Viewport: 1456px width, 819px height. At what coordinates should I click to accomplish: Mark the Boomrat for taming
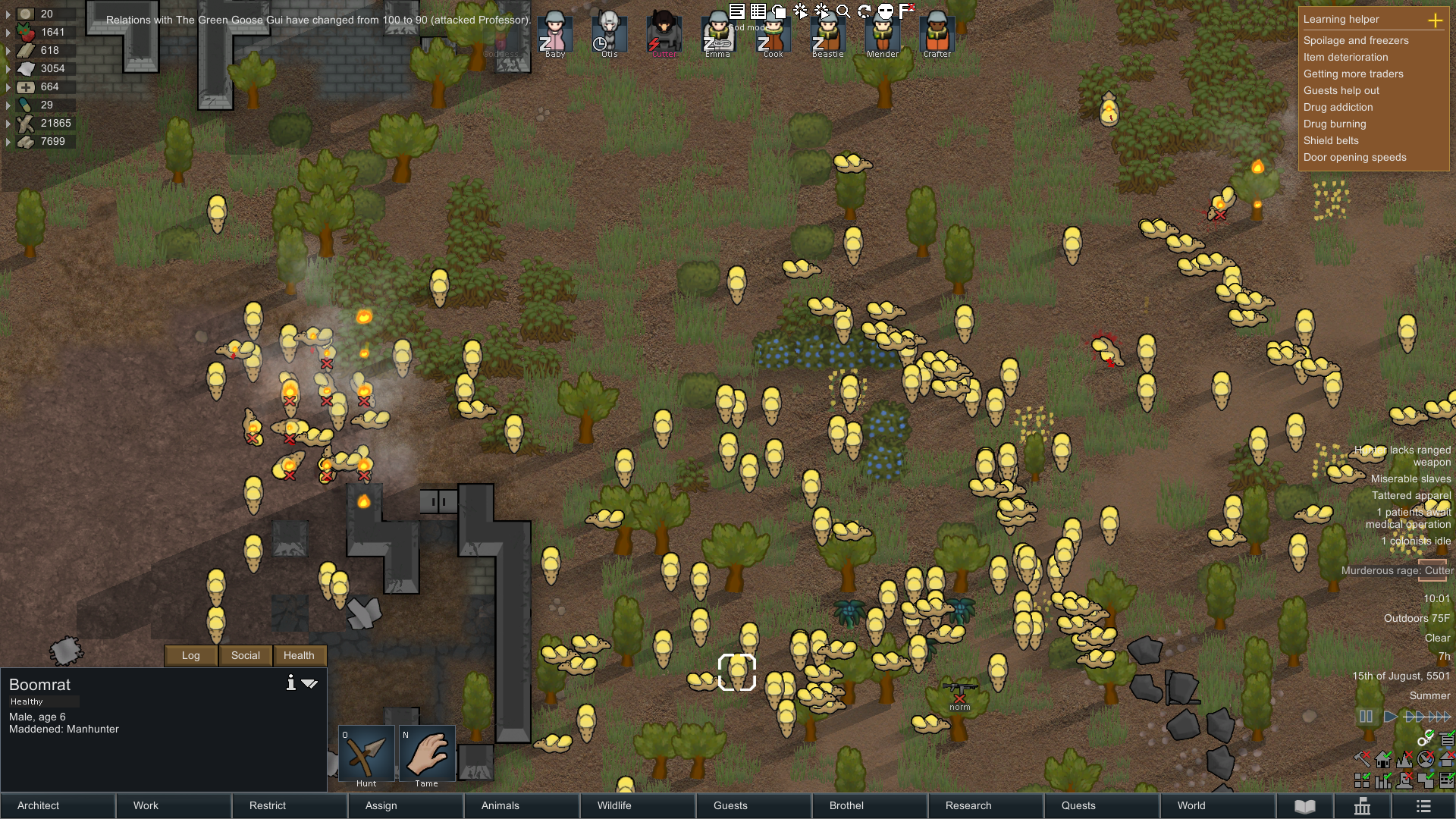(427, 755)
